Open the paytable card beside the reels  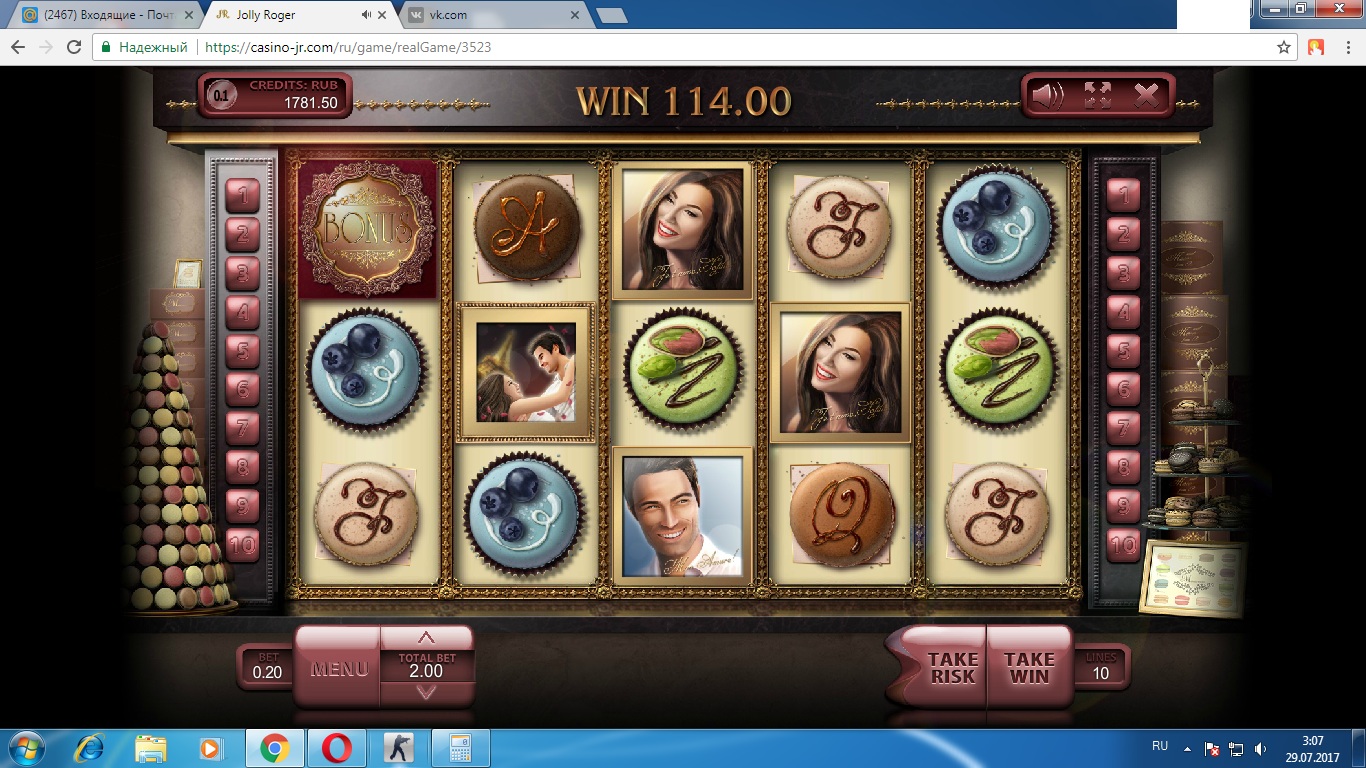pos(1194,578)
